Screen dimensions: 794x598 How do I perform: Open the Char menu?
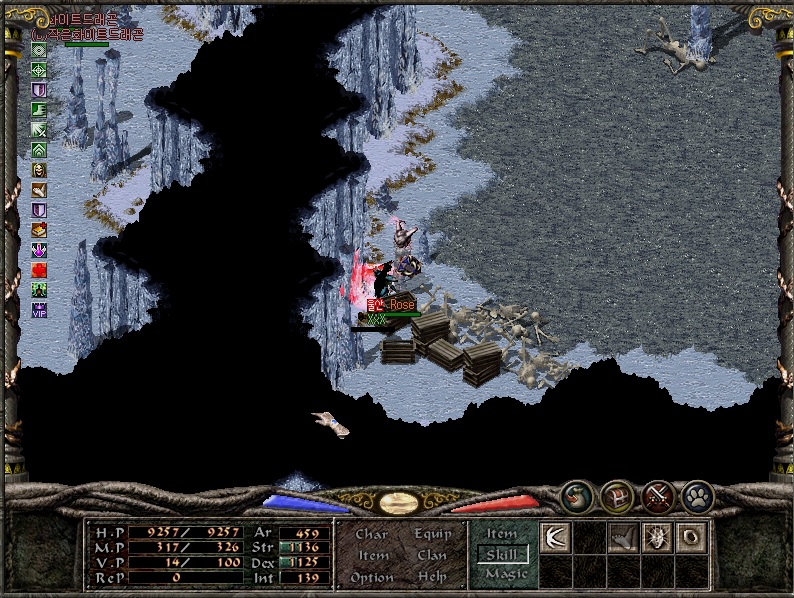[x=371, y=534]
